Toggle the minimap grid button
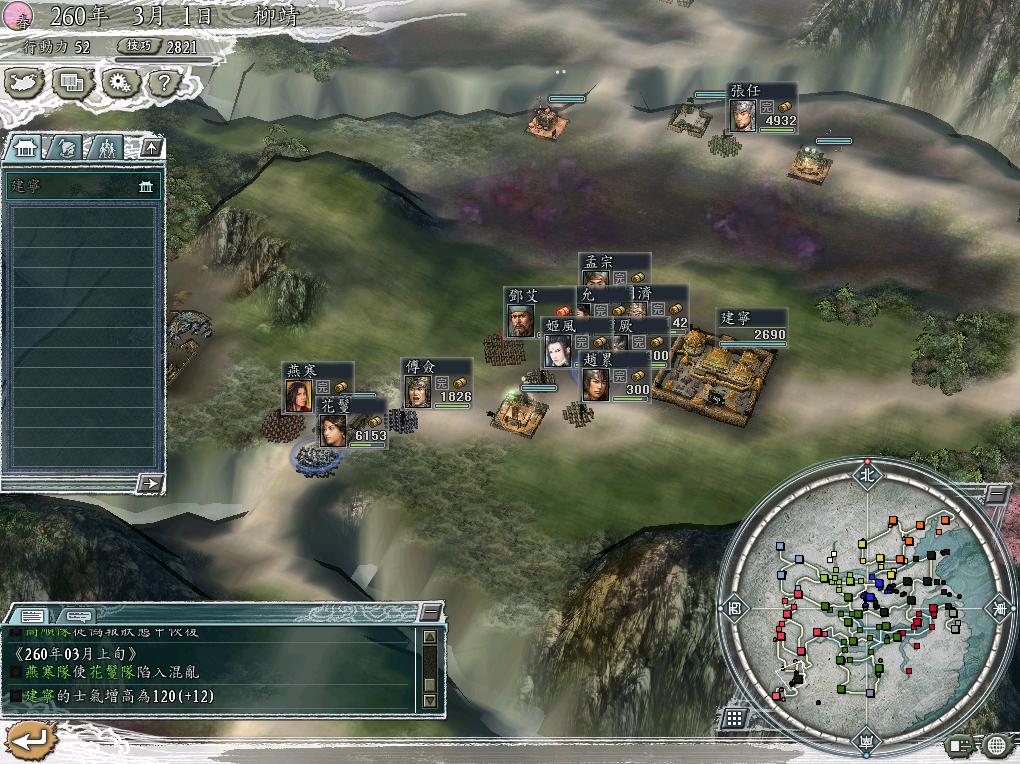The height and width of the screenshot is (764, 1020). click(x=734, y=718)
